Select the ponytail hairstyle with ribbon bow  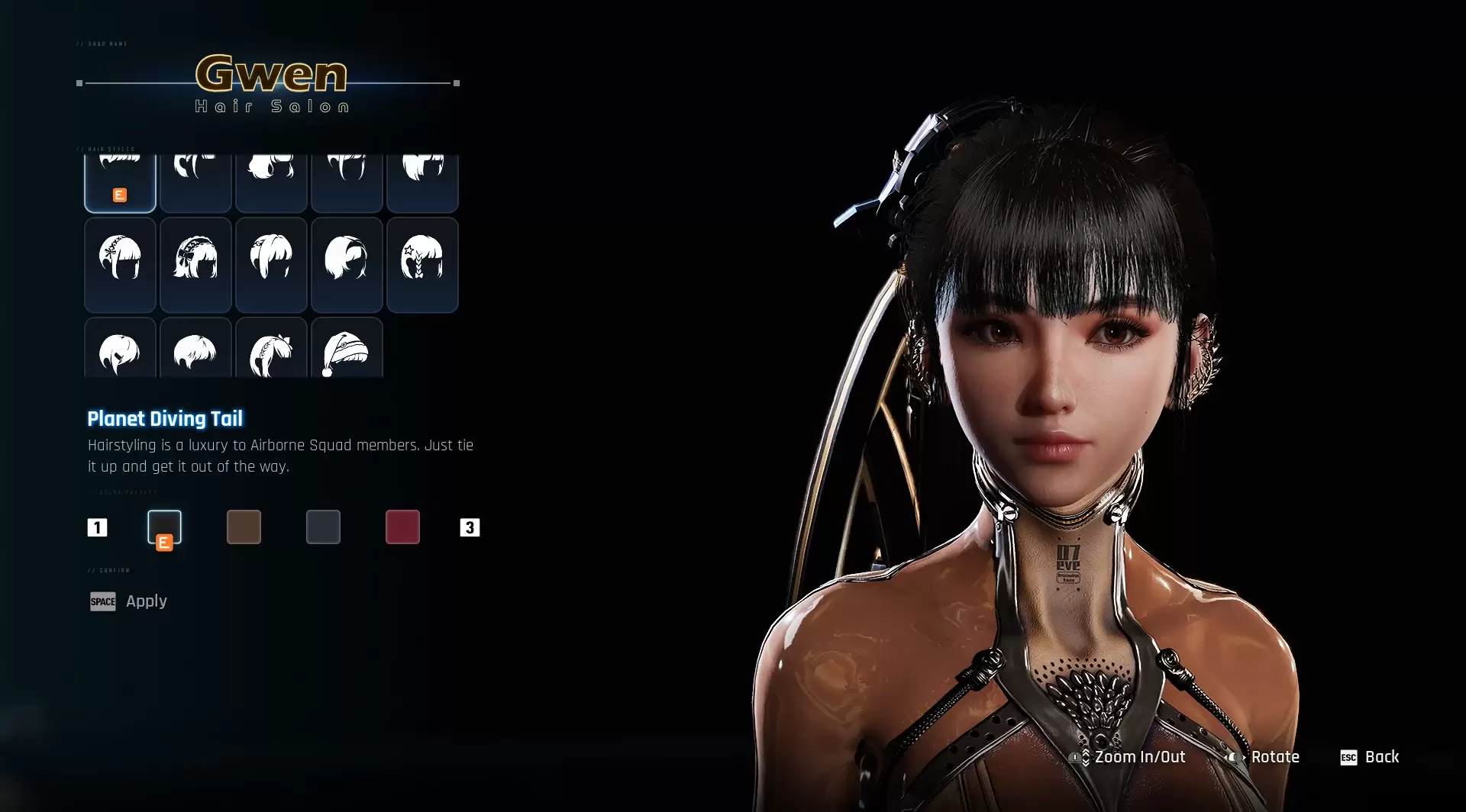click(x=271, y=350)
